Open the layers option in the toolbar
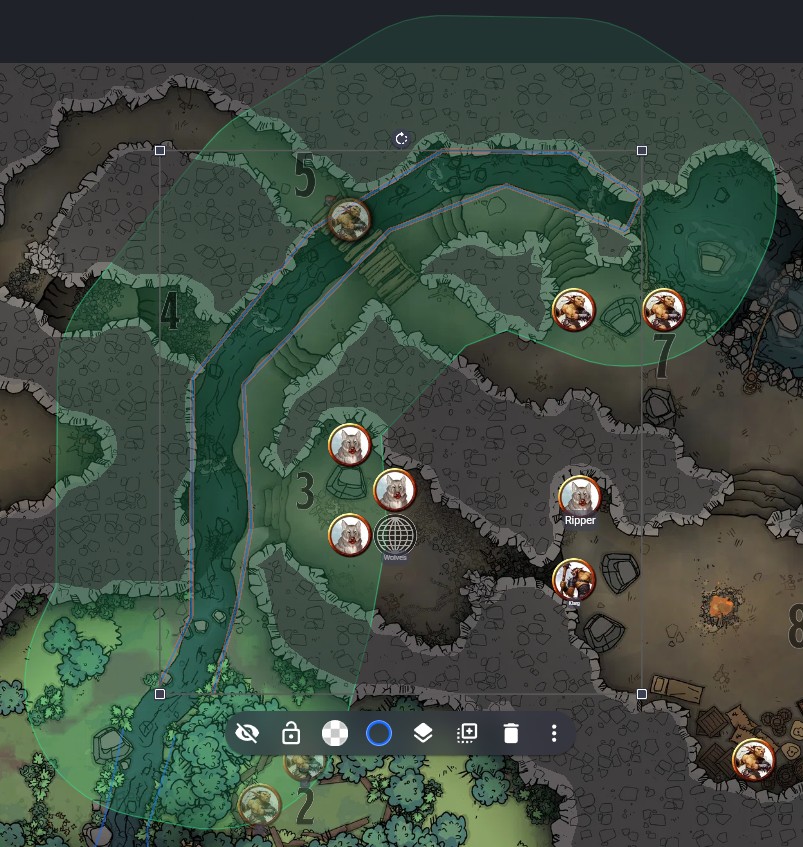 423,733
